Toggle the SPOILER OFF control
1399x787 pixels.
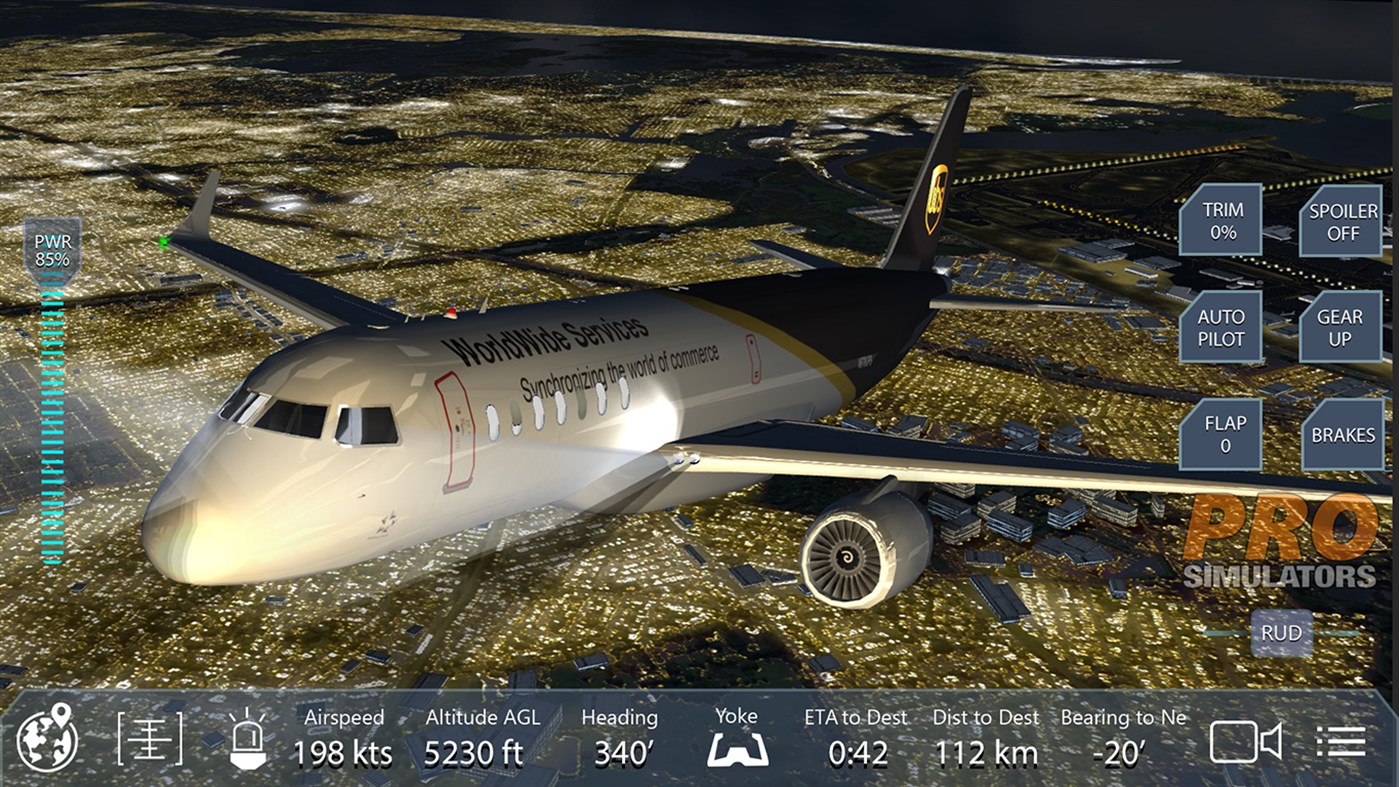pos(1341,221)
